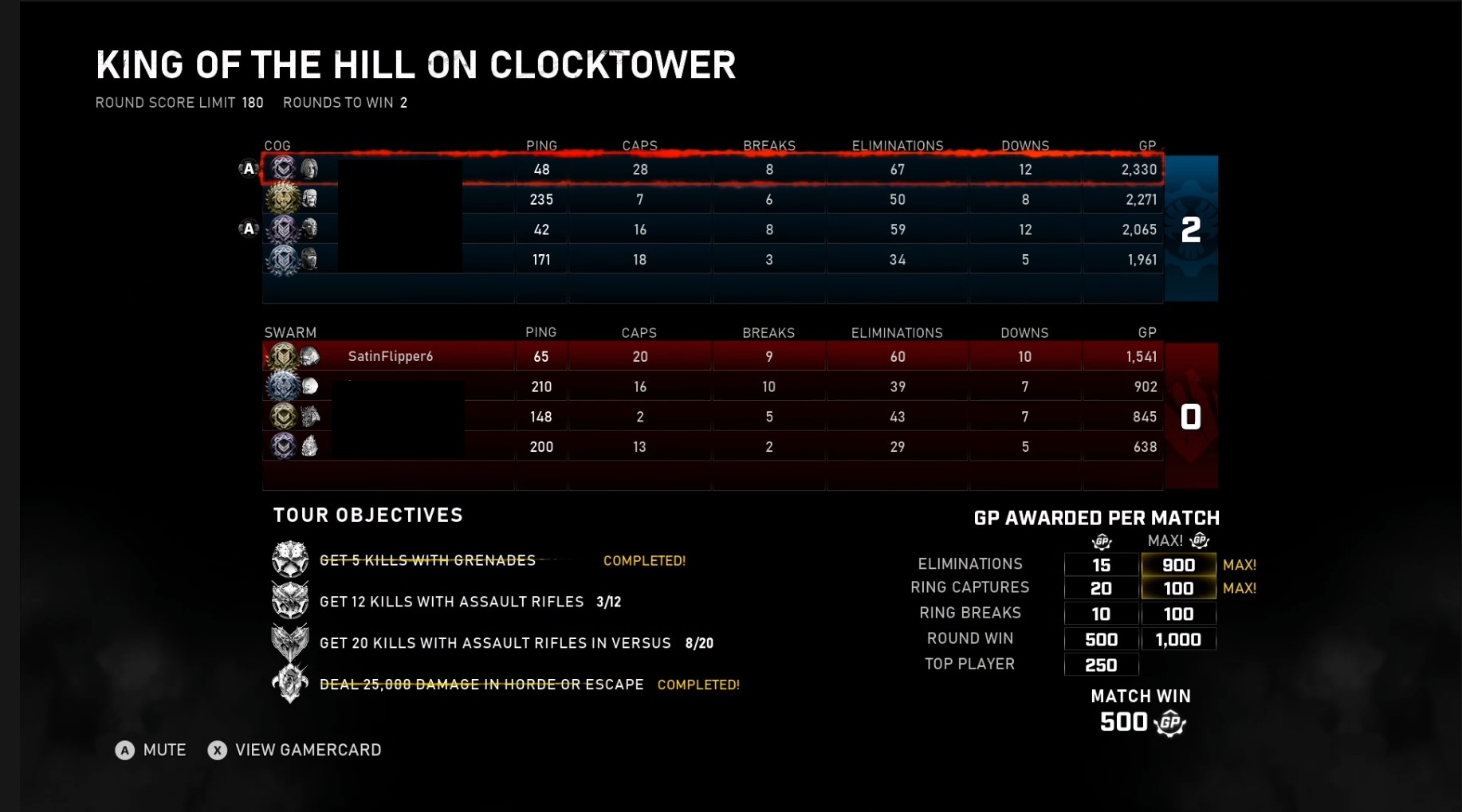Select the COG player with 2,065 GP
The image size is (1462, 812).
(x=711, y=229)
